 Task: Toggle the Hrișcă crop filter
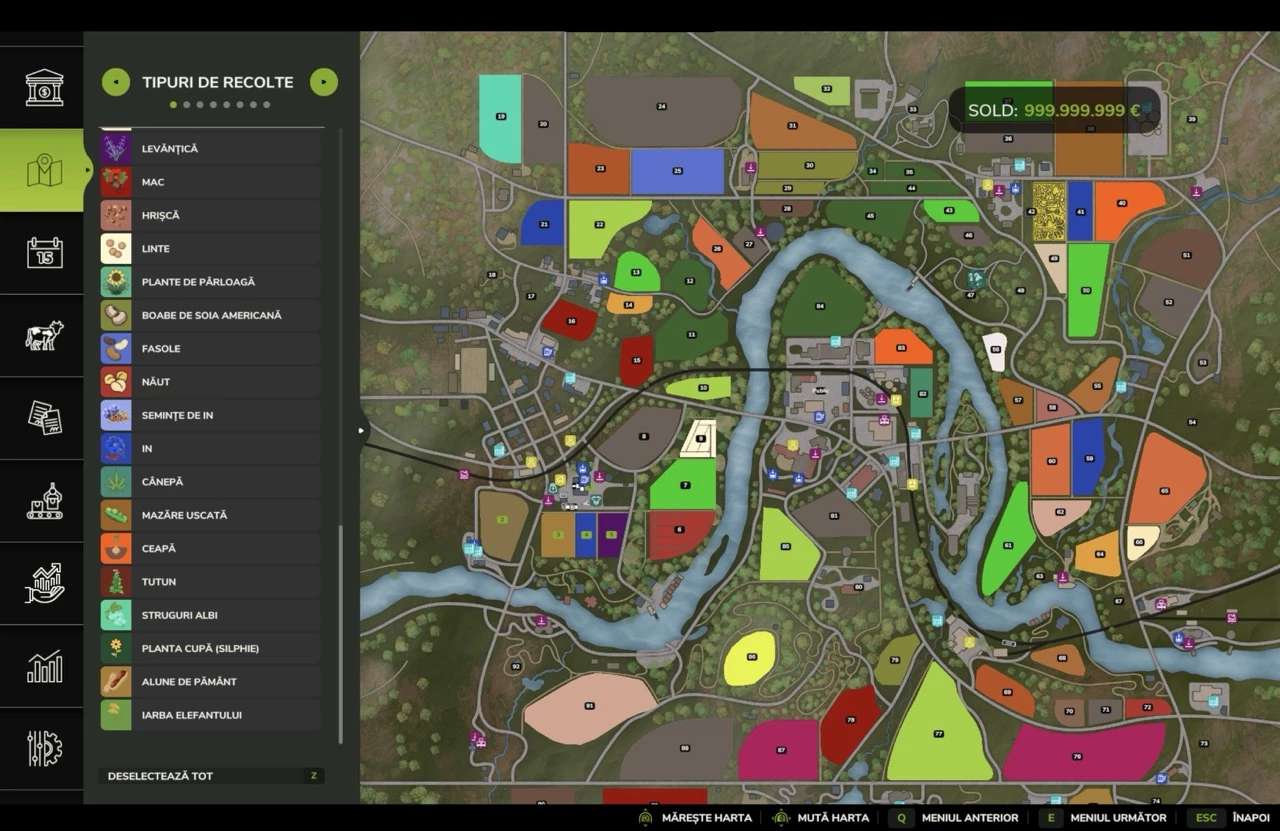click(x=211, y=215)
